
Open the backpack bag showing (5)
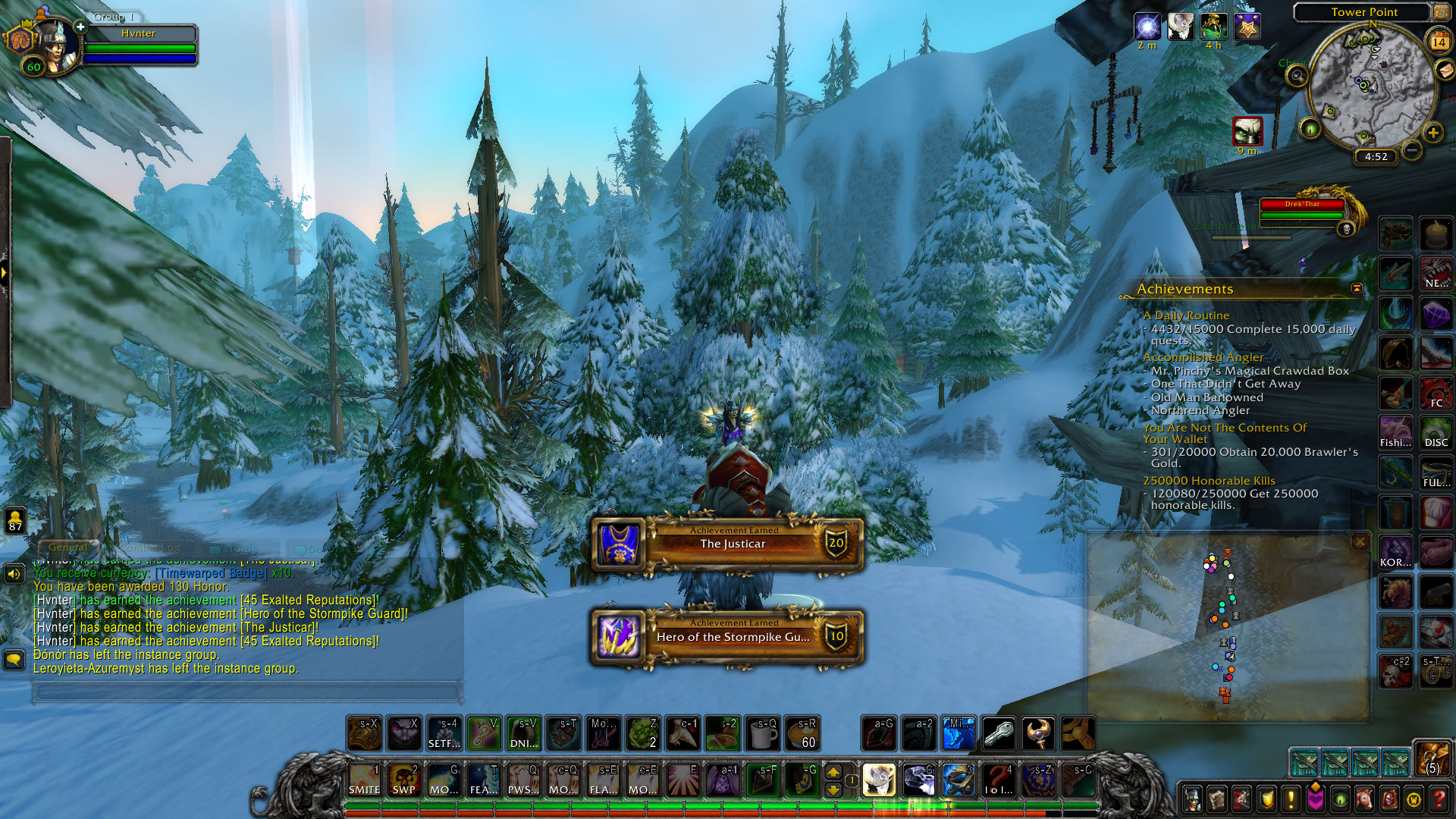(1432, 759)
